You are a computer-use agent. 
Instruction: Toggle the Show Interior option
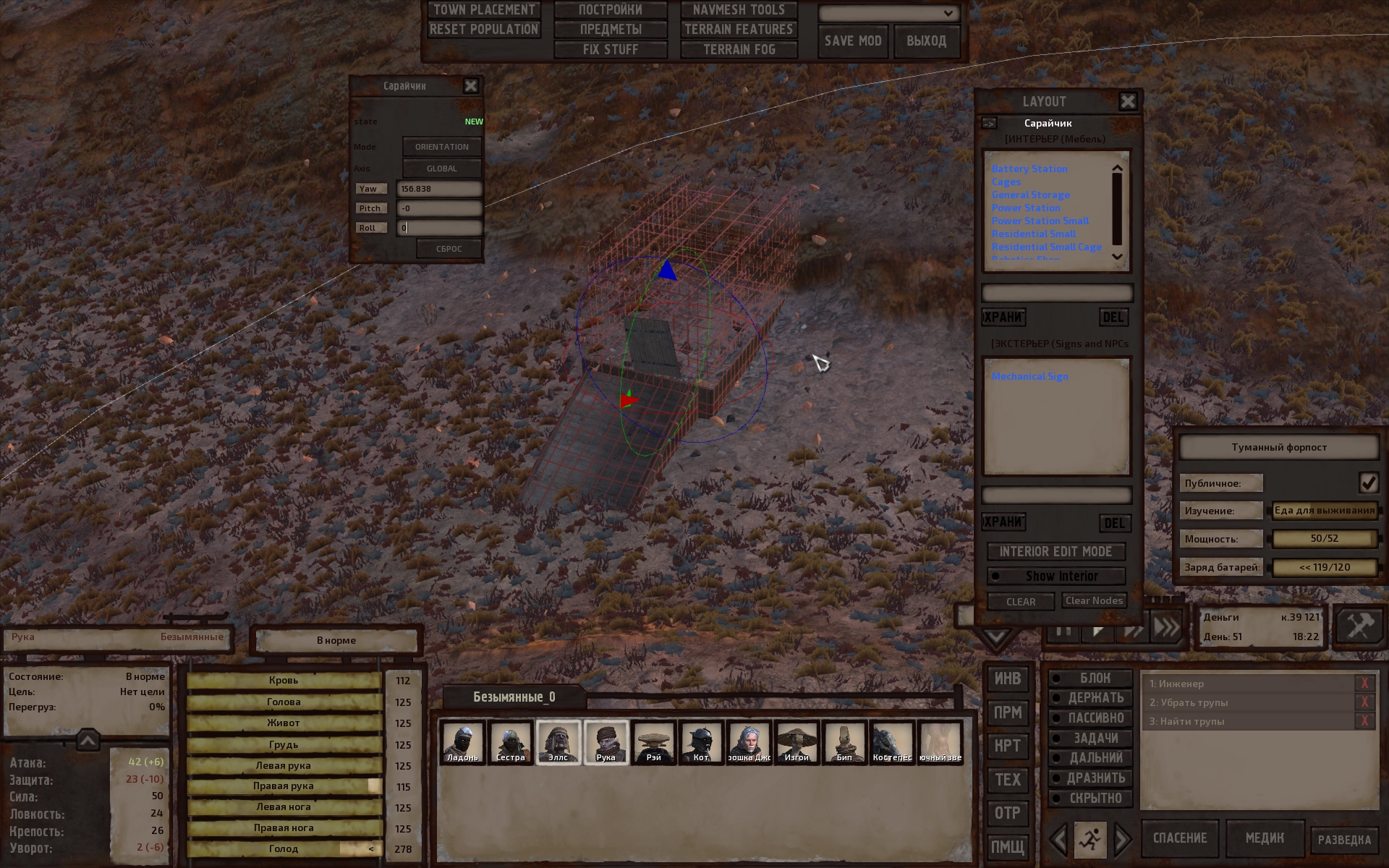pos(1055,576)
